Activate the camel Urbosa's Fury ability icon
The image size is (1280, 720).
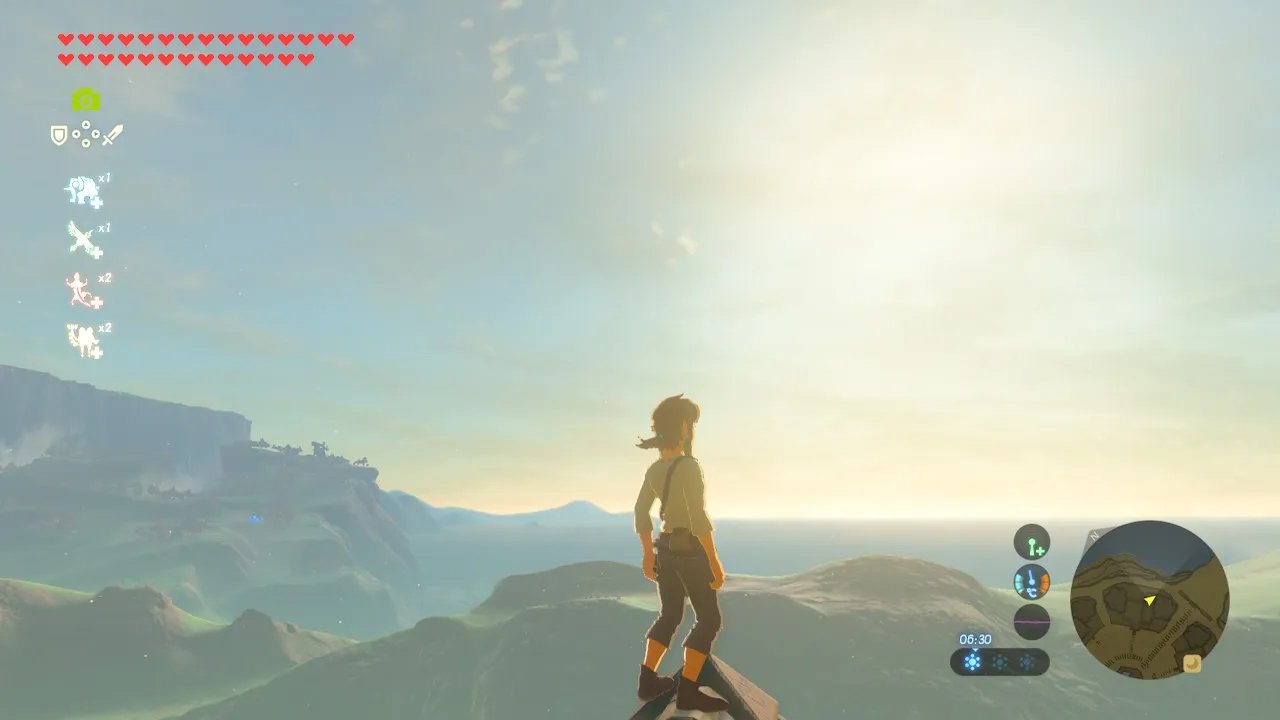pos(83,341)
